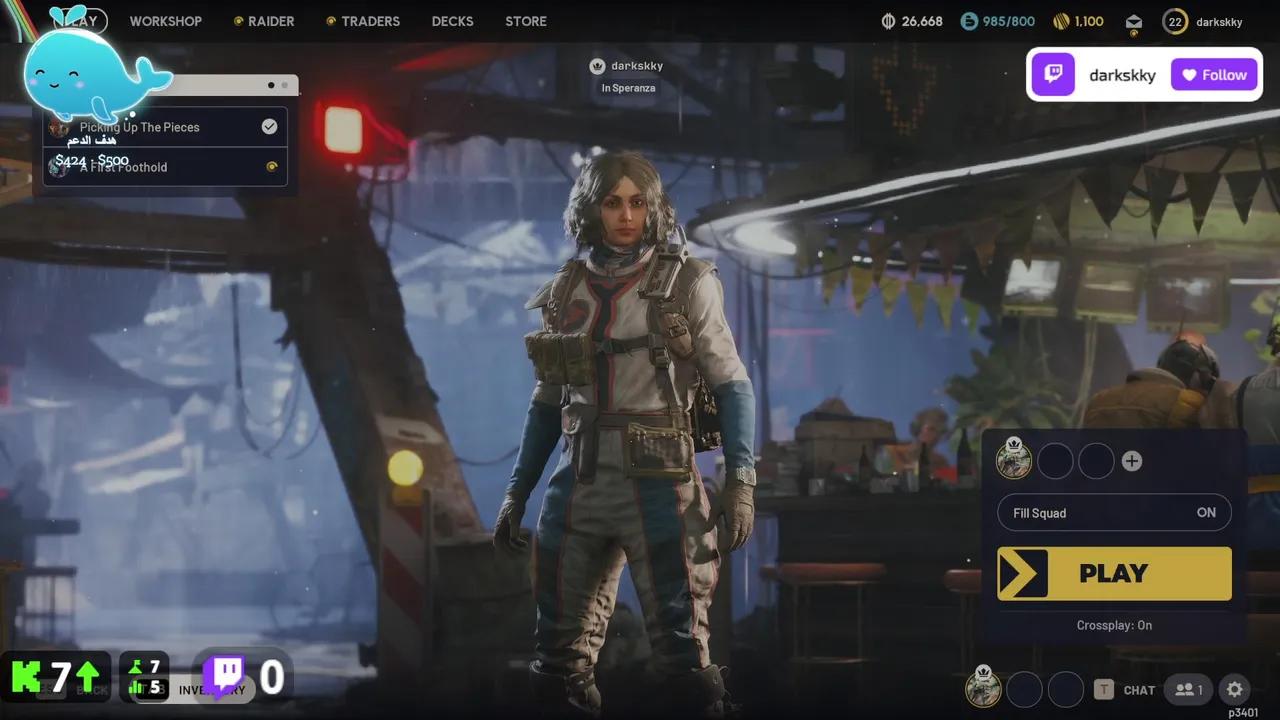The width and height of the screenshot is (1280, 720).
Task: Follow darkskky on Twitch
Action: (x=1213, y=74)
